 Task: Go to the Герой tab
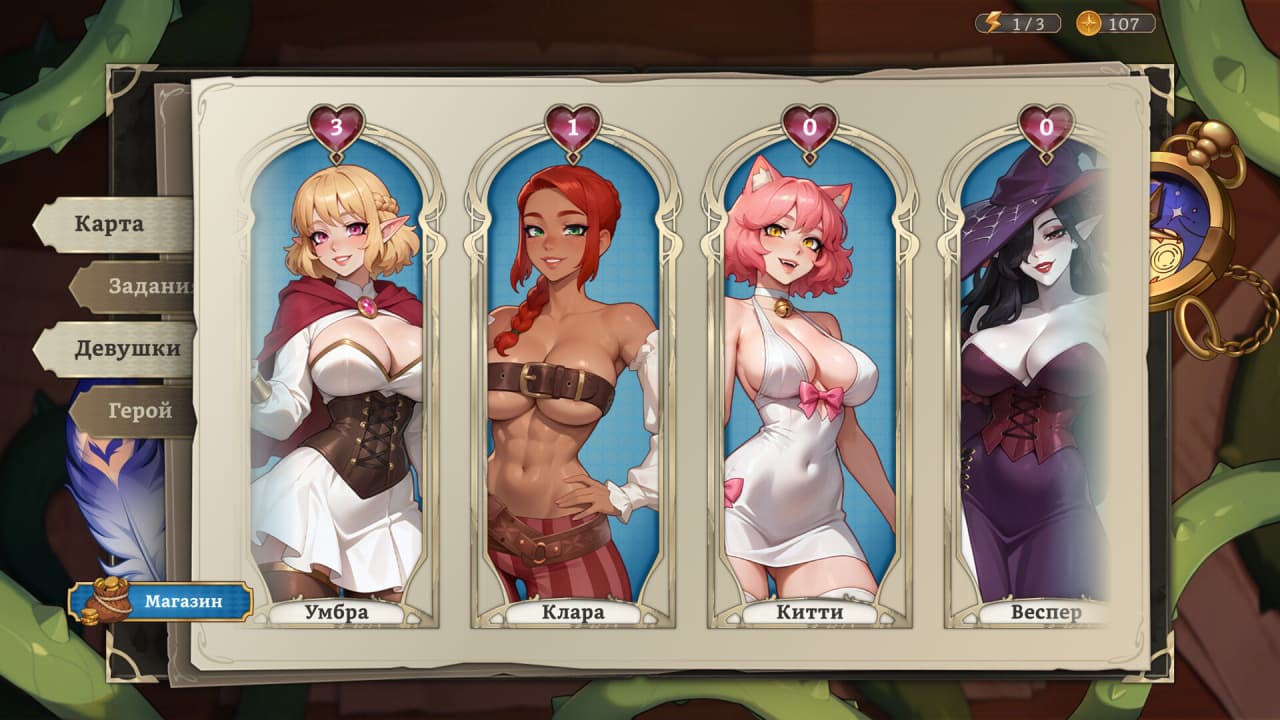point(141,411)
